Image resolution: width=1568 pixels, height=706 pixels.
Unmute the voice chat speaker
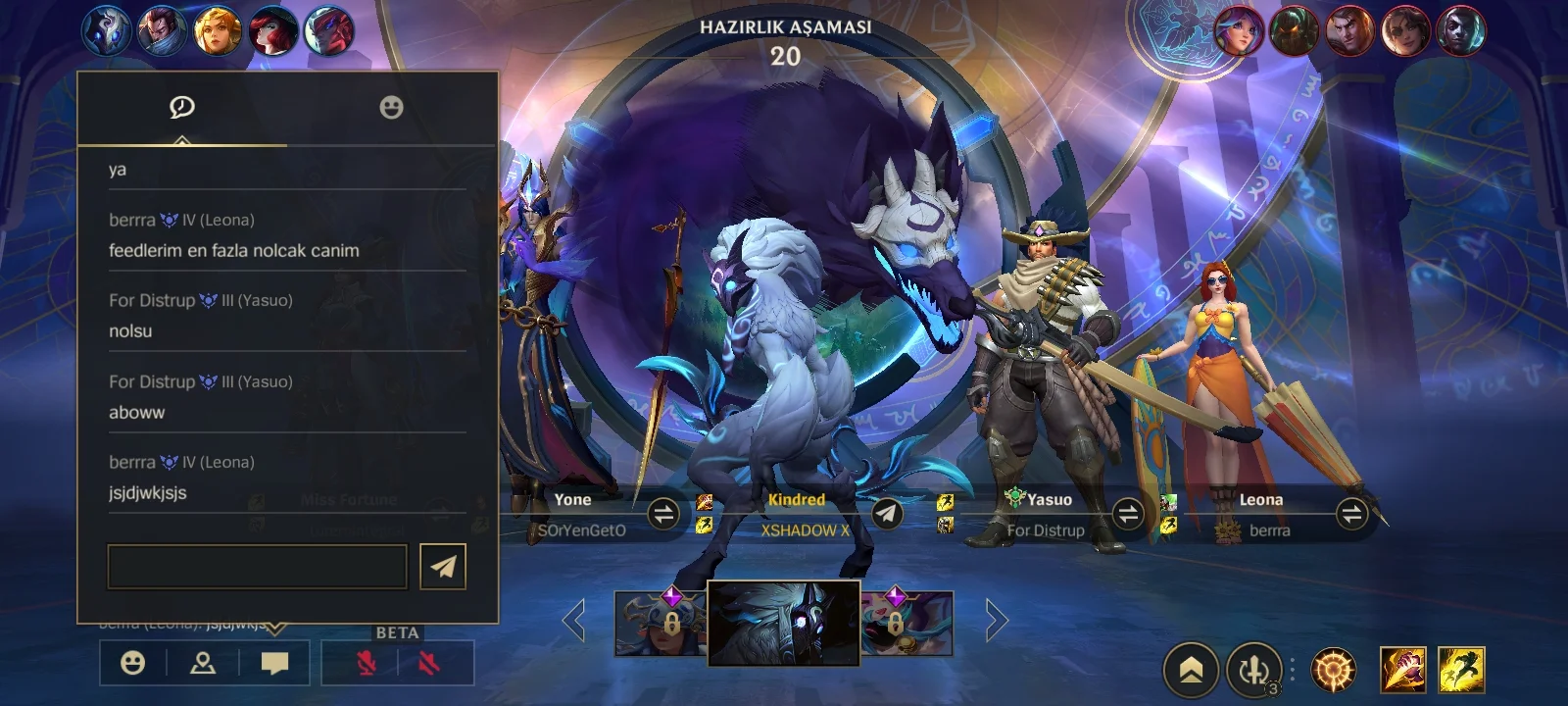coord(428,664)
